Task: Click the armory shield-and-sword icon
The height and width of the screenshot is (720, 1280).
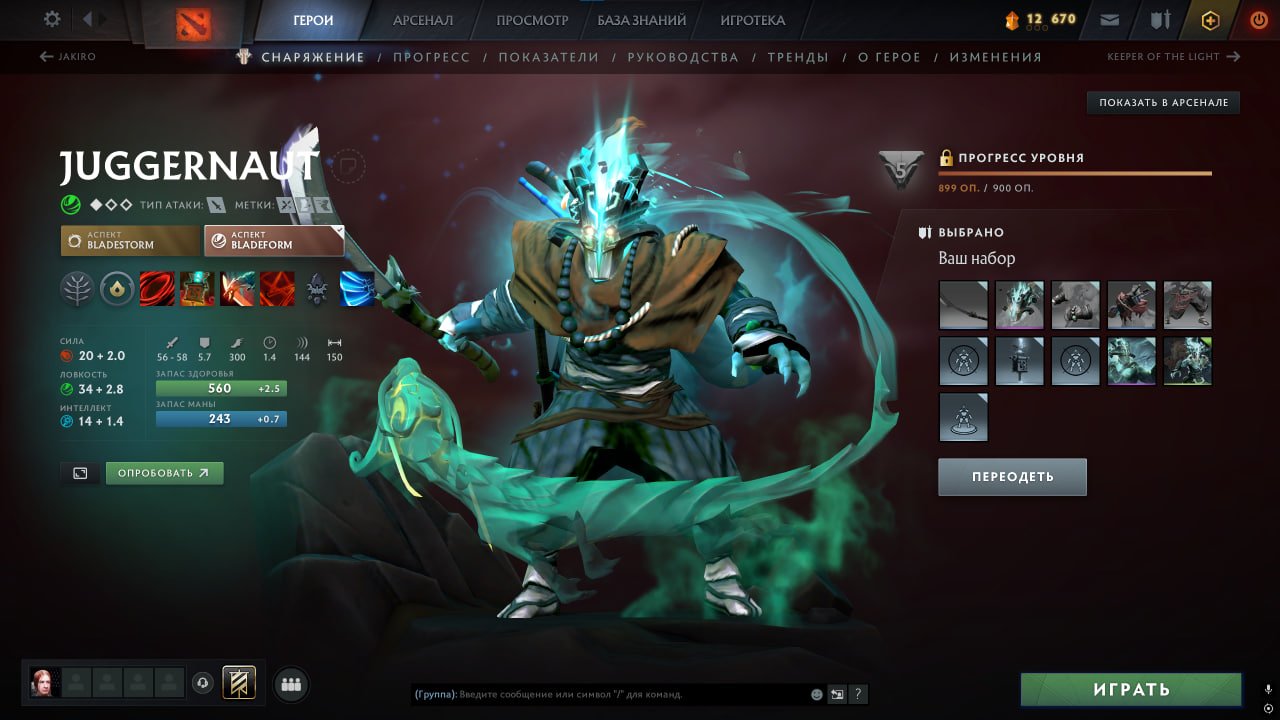Action: pyautogui.click(x=1161, y=18)
